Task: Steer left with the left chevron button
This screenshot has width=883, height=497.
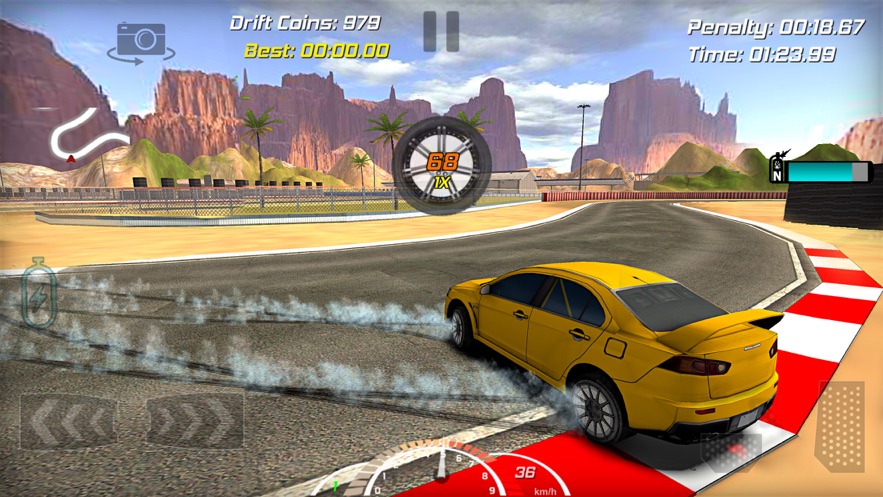Action: point(67,421)
